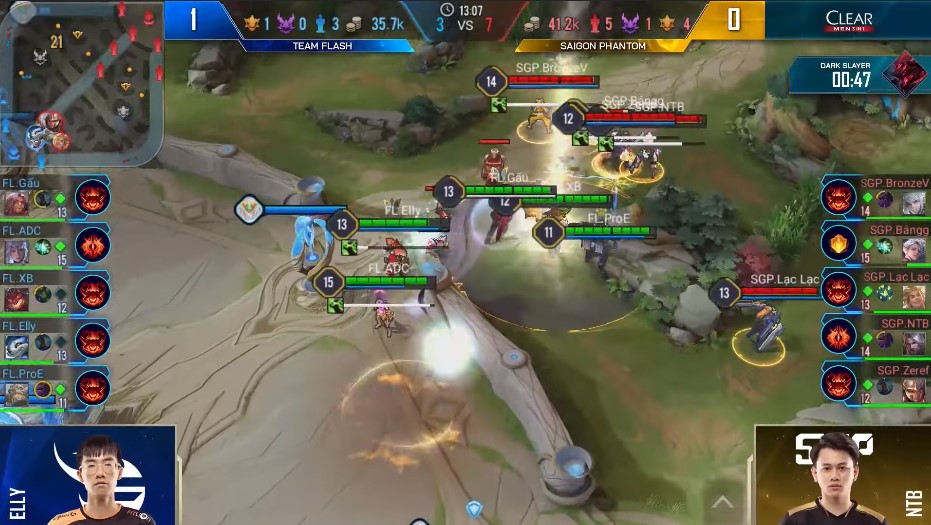
Task: Select the SGP.Lac Lac player row
Action: click(x=875, y=291)
